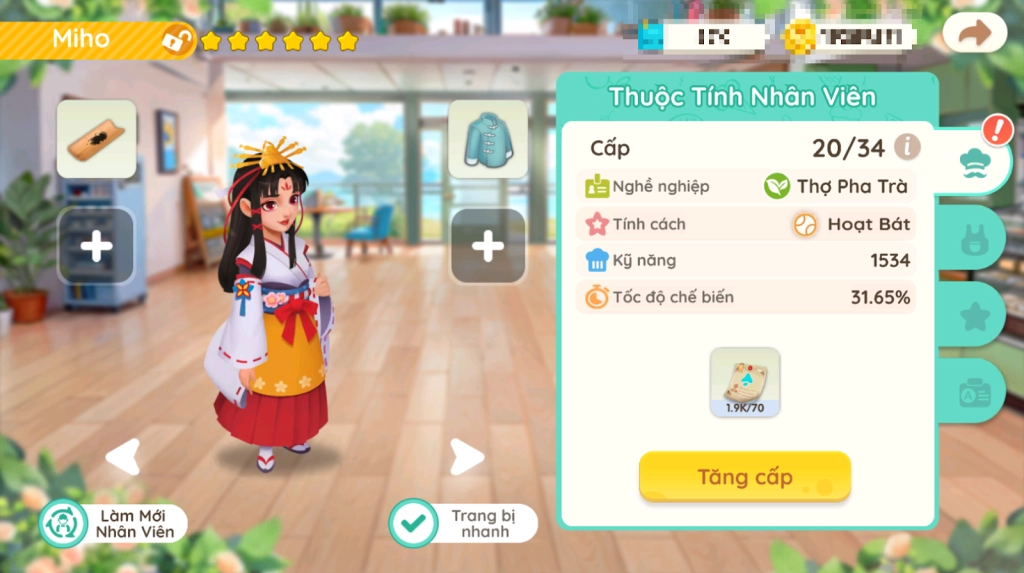Show the next staff member
The image size is (1024, 573).
pyautogui.click(x=465, y=457)
